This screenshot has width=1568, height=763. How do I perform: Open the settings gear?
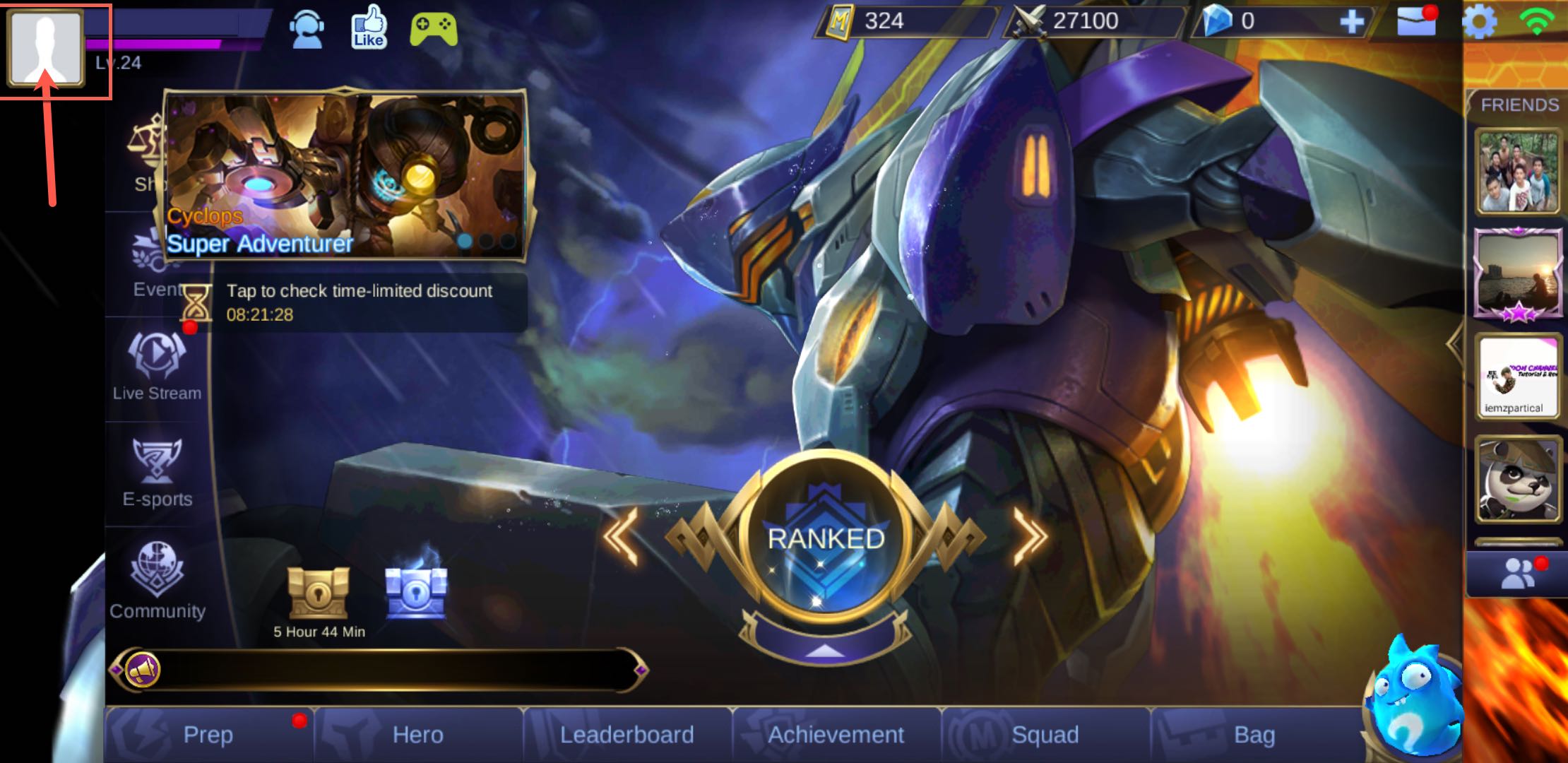1479,22
